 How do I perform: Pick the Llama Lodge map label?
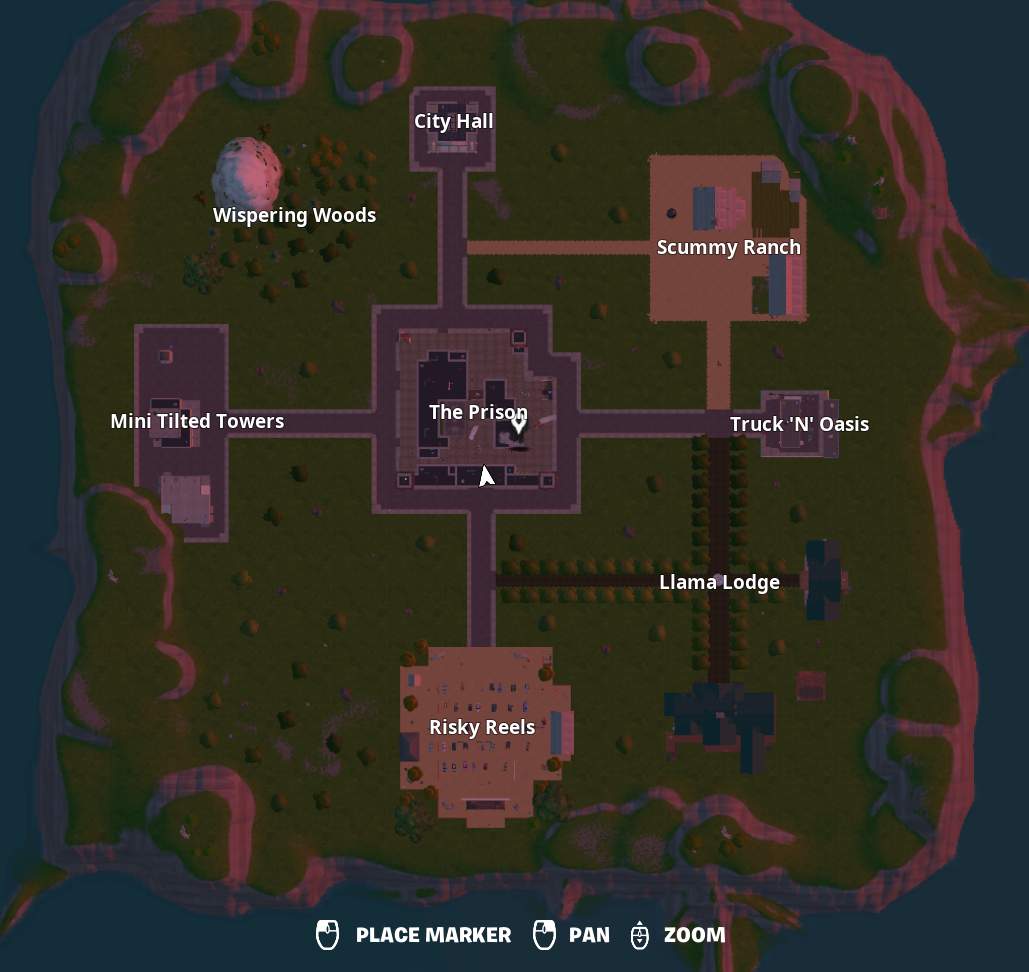[719, 582]
